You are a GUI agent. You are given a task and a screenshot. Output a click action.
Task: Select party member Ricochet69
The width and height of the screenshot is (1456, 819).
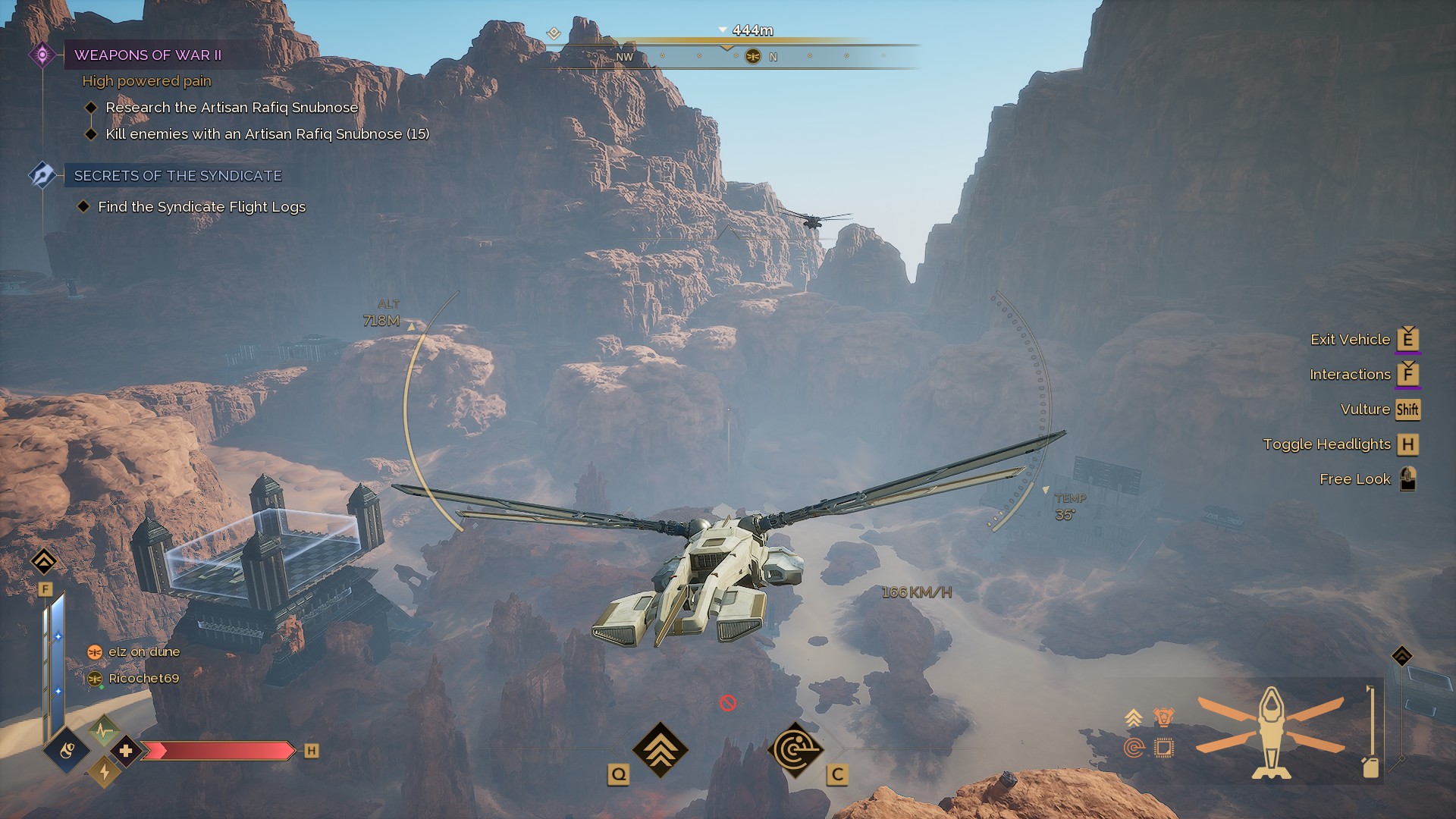[x=143, y=679]
